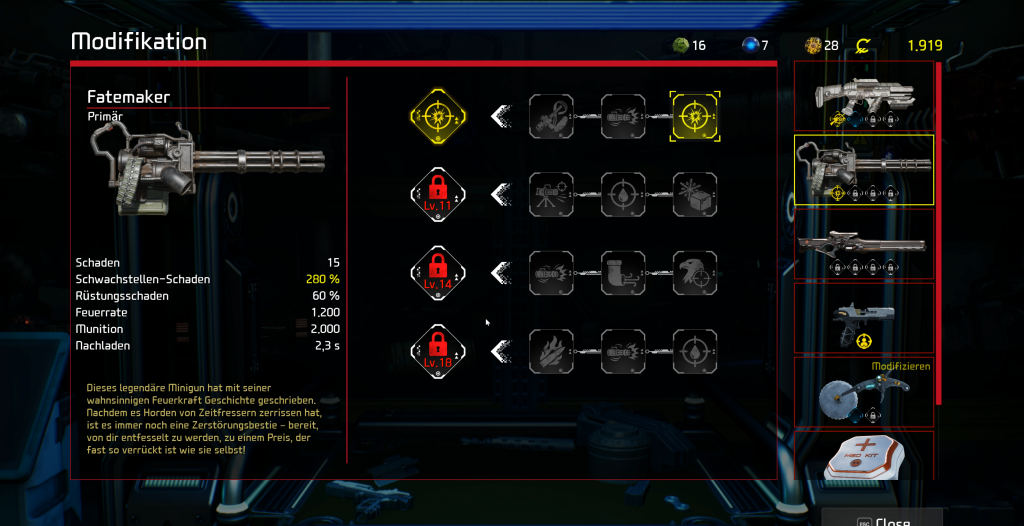Select the Med Kit item thumbnail
This screenshot has width=1024, height=526.
coord(863,457)
